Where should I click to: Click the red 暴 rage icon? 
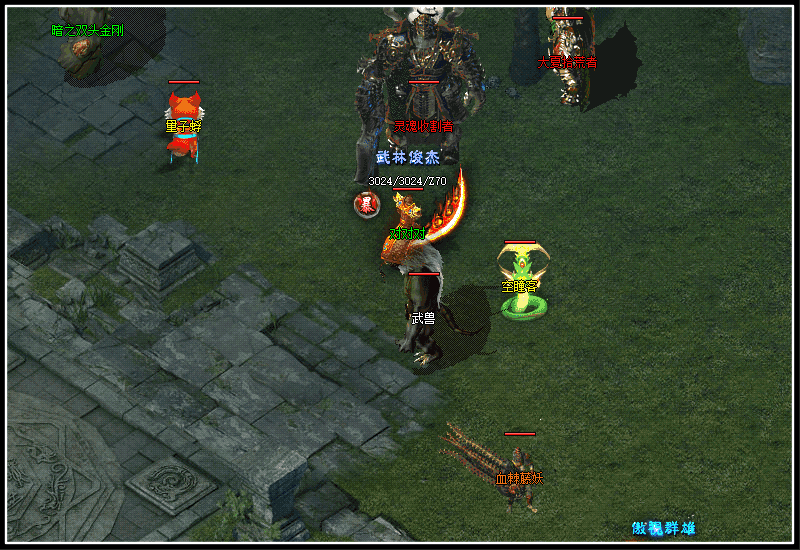367,205
